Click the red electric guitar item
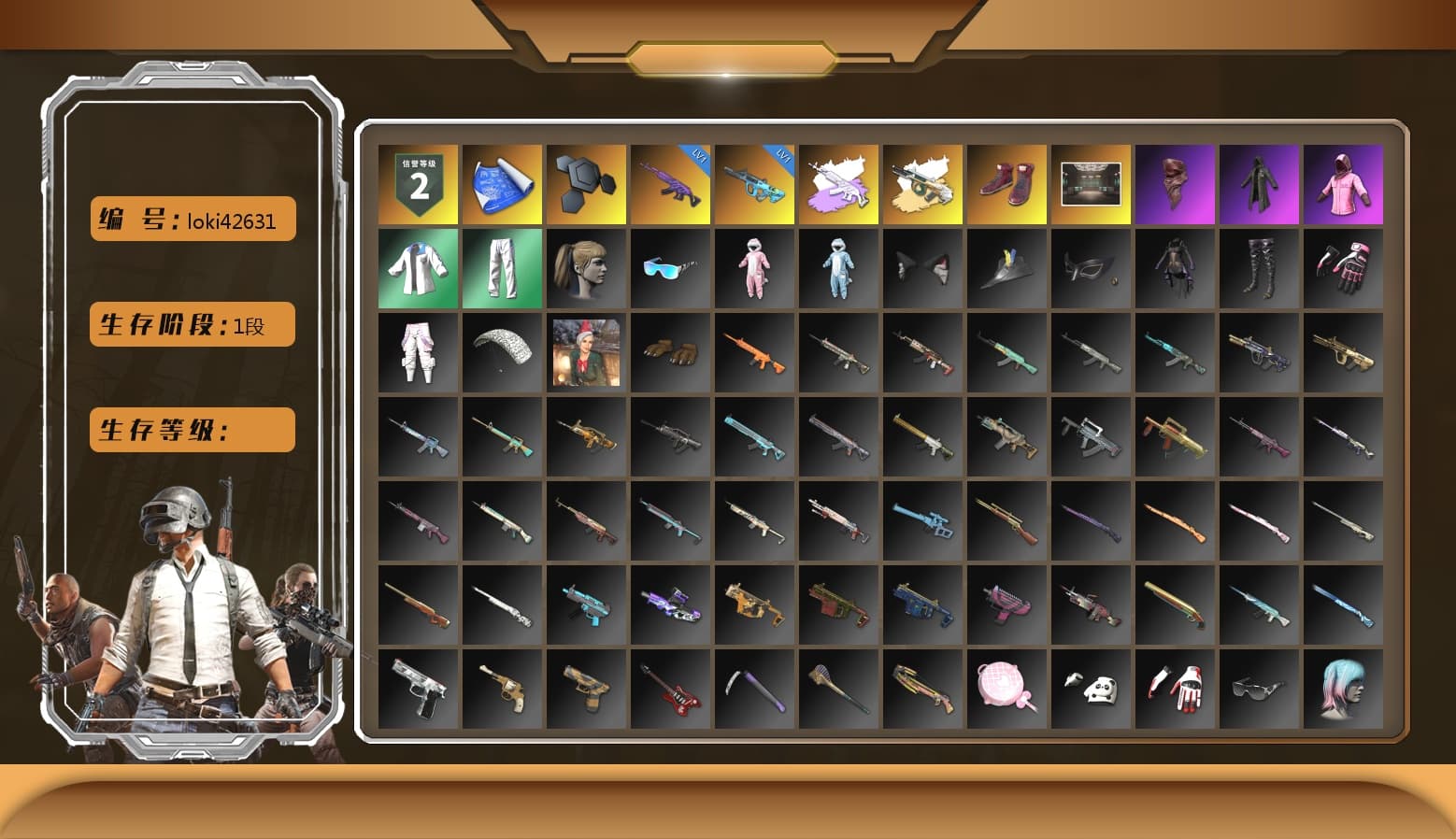 (670, 689)
